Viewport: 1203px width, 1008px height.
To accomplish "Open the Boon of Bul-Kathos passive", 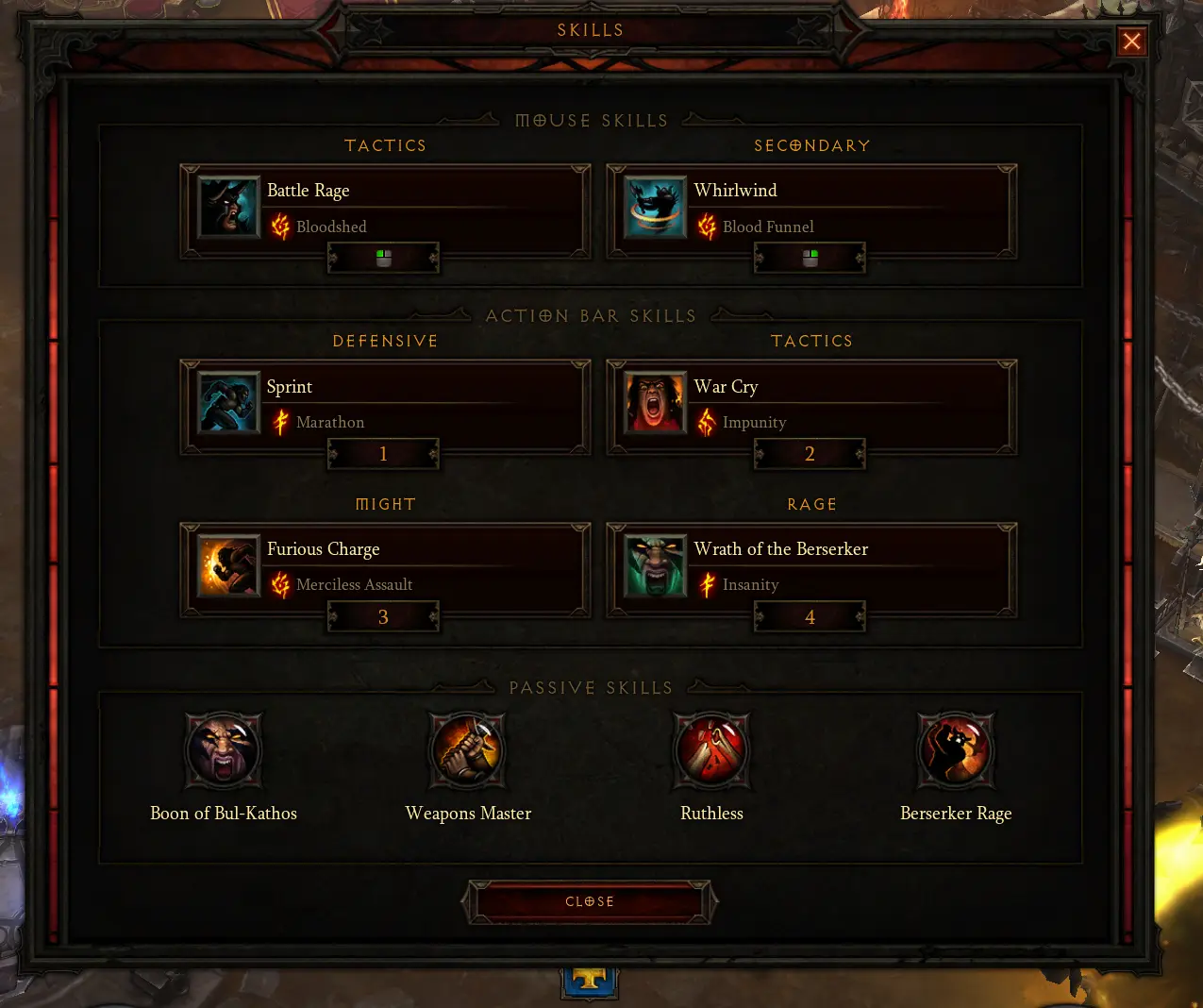I will tap(224, 750).
